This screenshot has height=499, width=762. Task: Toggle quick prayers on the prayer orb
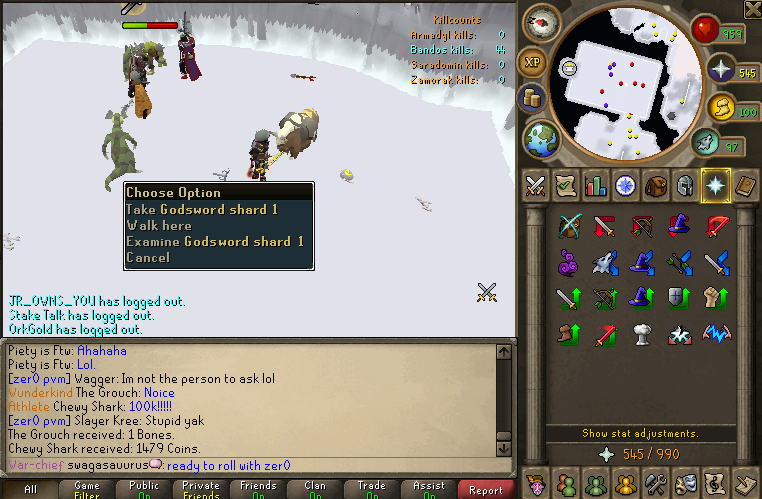(721, 72)
